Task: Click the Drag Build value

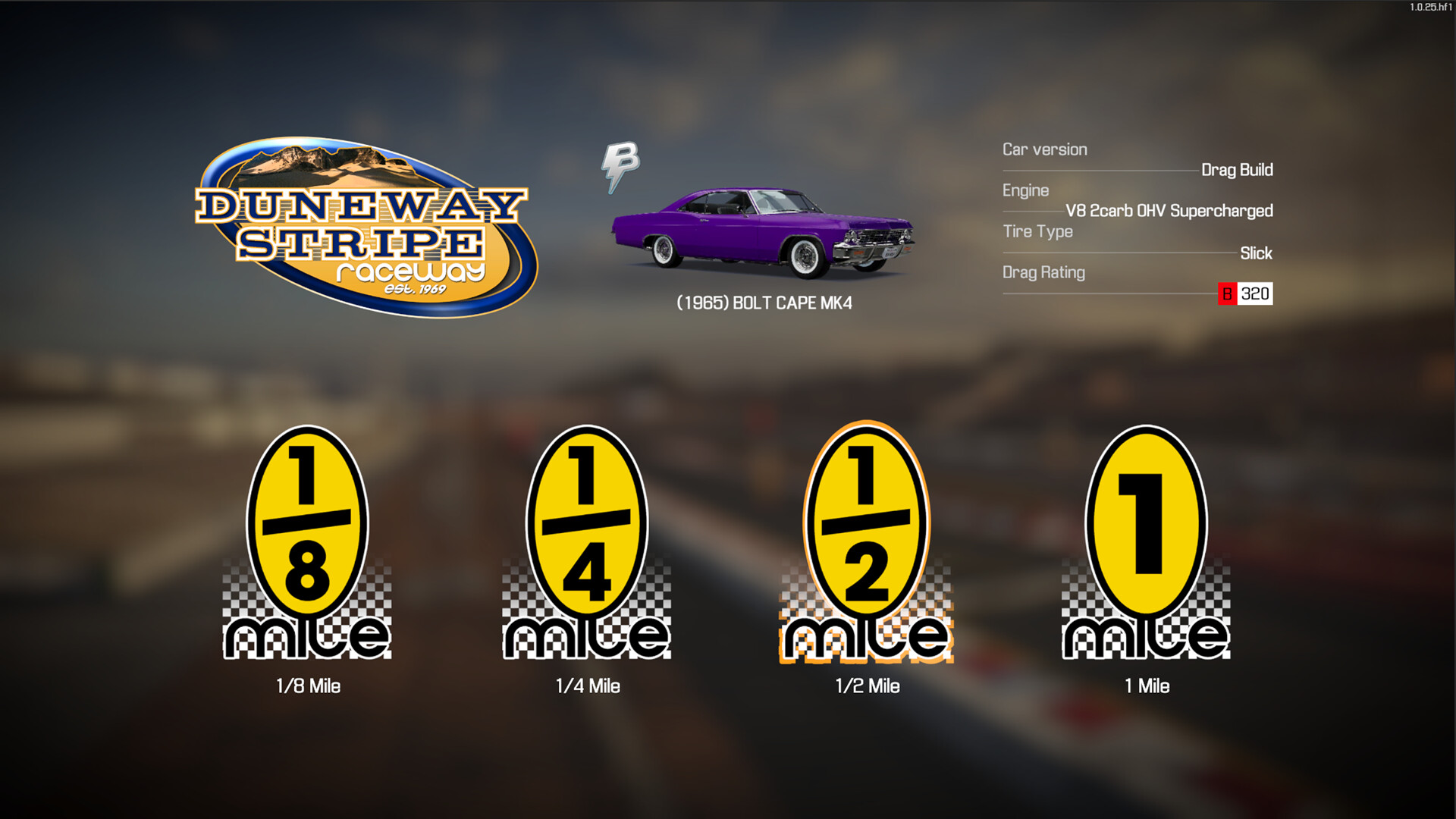Action: pyautogui.click(x=1238, y=170)
